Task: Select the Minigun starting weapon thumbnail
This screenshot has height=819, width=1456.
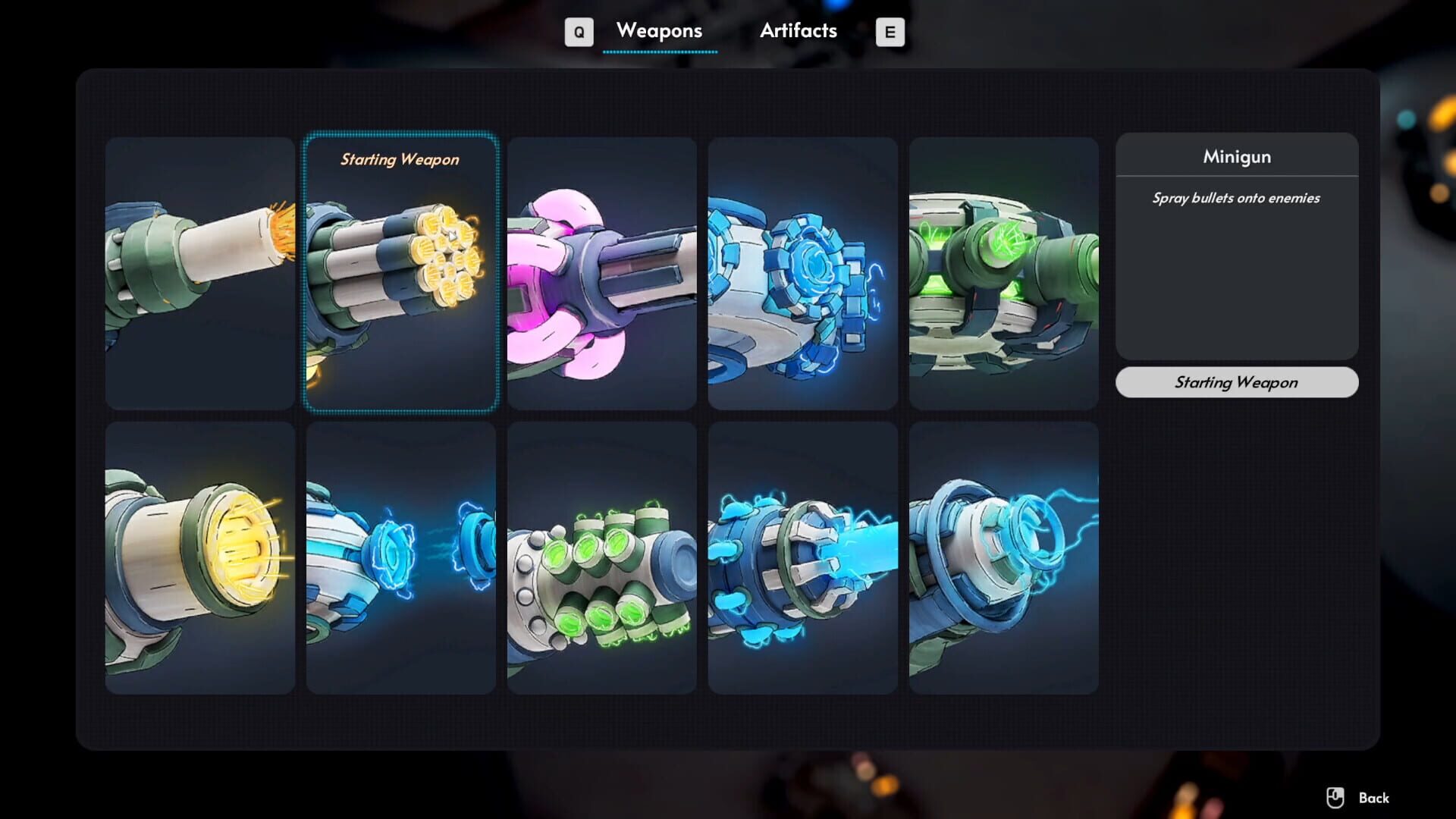Action: (x=401, y=273)
